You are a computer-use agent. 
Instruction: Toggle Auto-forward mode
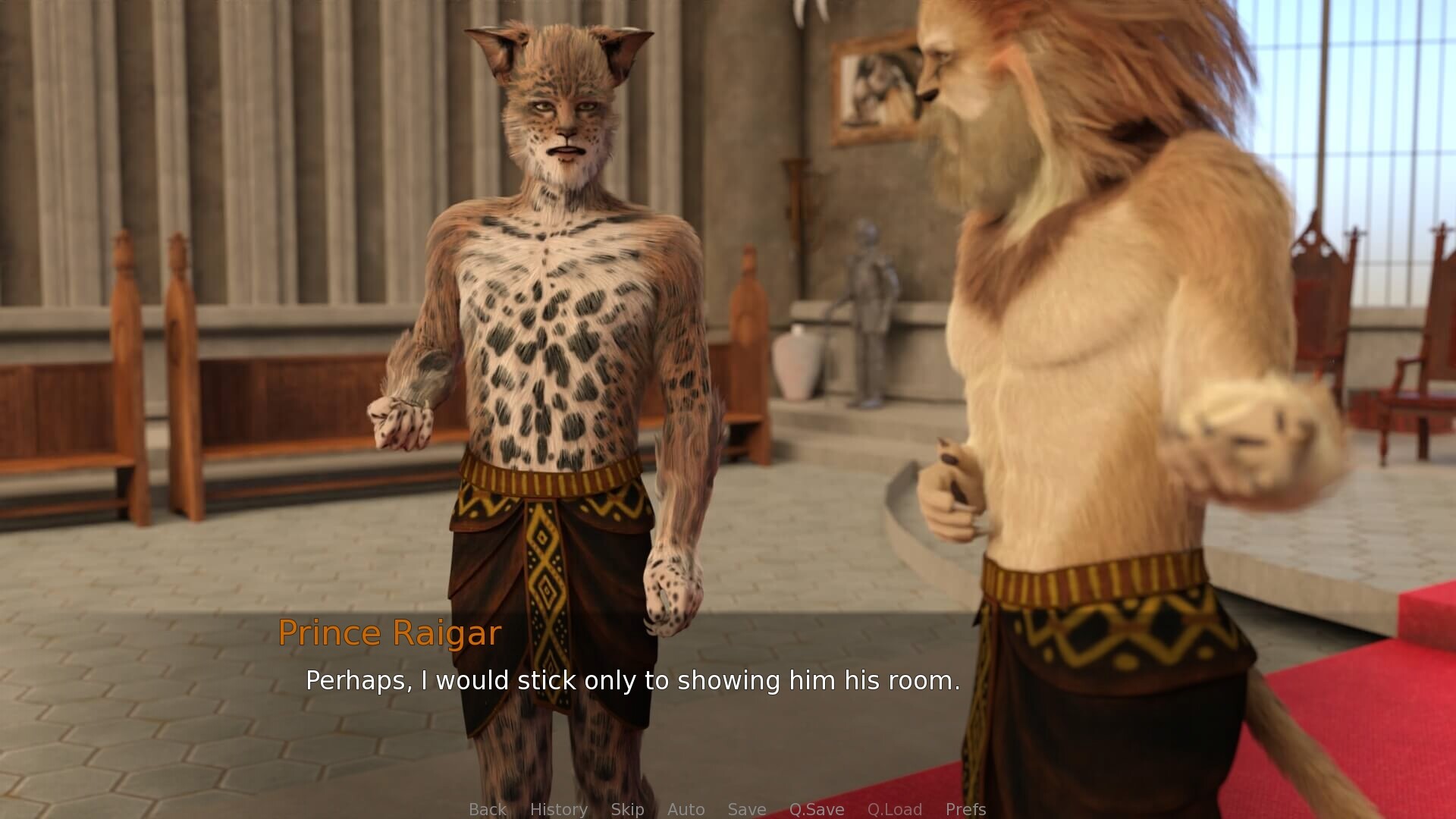[x=686, y=809]
